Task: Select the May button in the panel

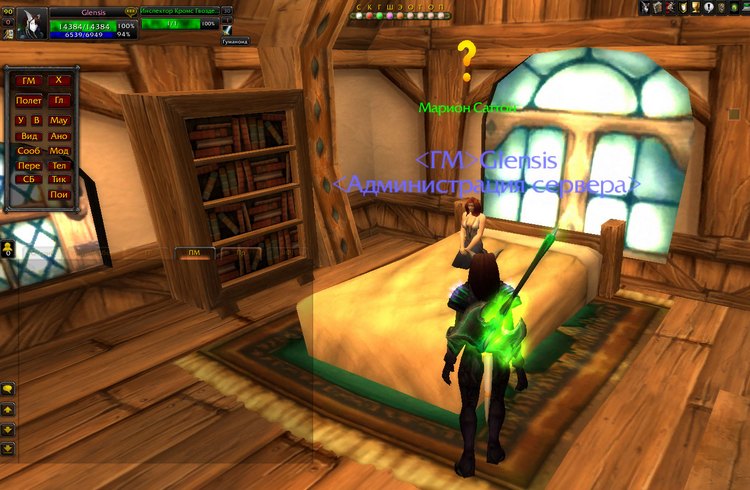Action: (x=58, y=120)
